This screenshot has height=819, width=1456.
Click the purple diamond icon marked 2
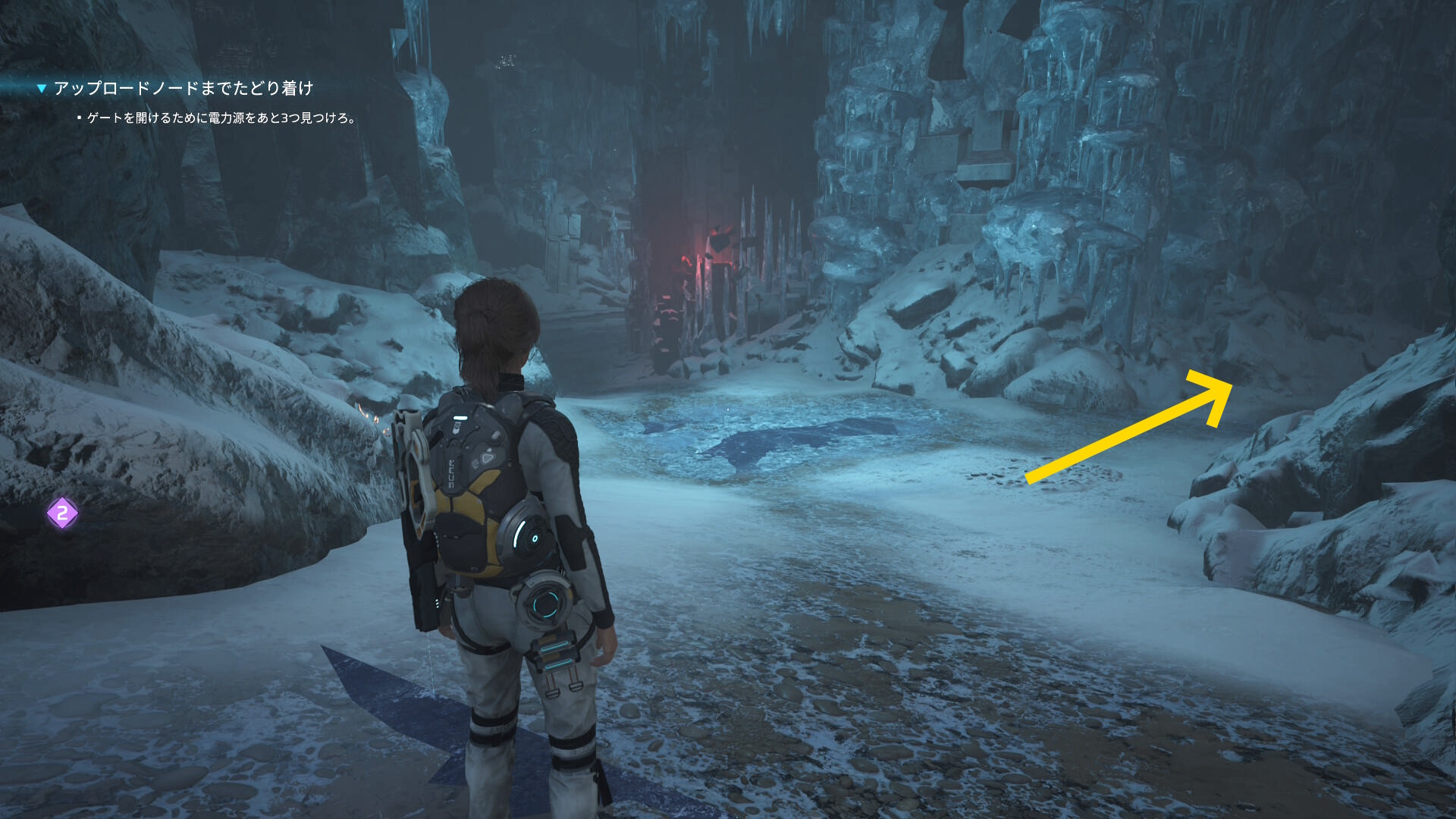(x=62, y=513)
